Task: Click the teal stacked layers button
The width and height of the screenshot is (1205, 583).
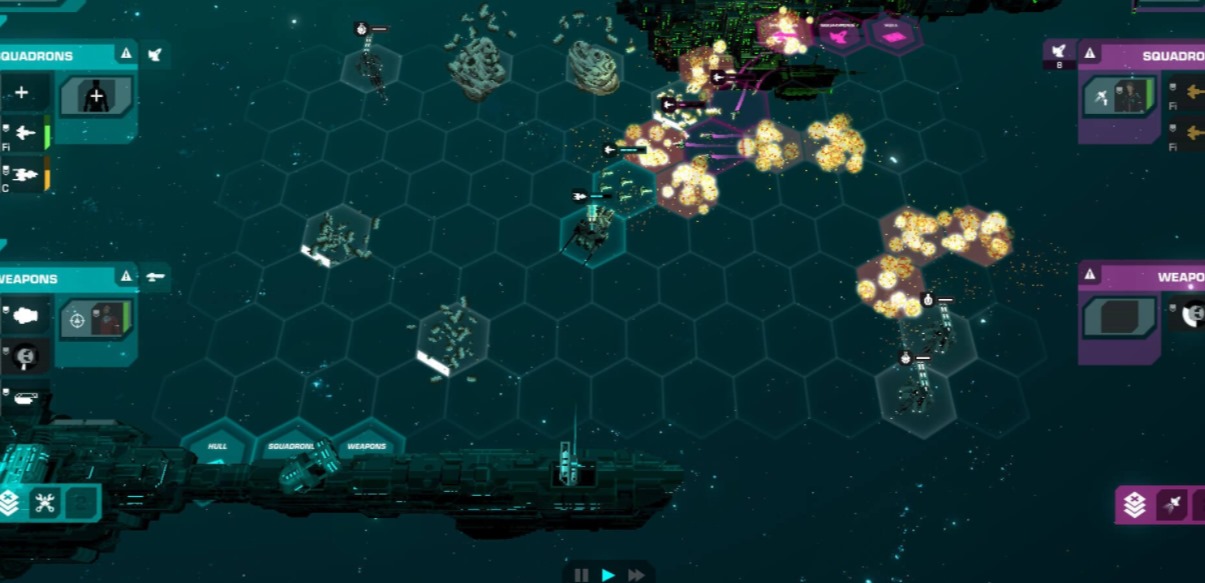Action: point(10,503)
